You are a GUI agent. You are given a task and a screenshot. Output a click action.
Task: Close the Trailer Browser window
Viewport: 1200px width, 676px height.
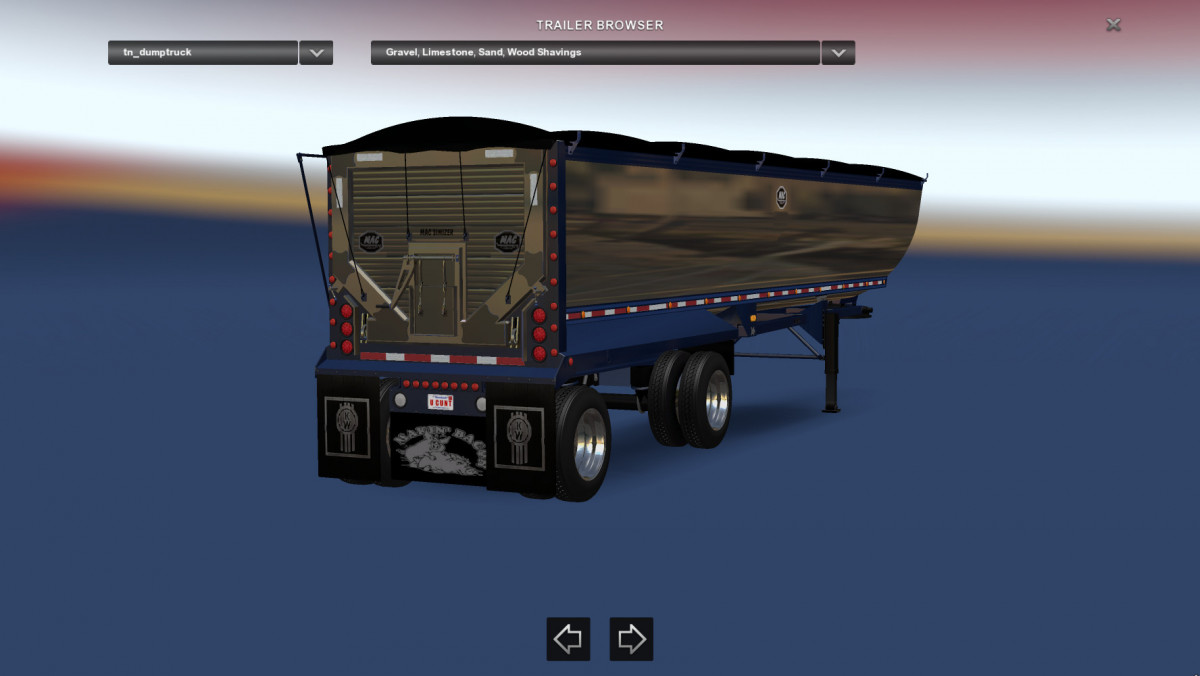point(1113,25)
